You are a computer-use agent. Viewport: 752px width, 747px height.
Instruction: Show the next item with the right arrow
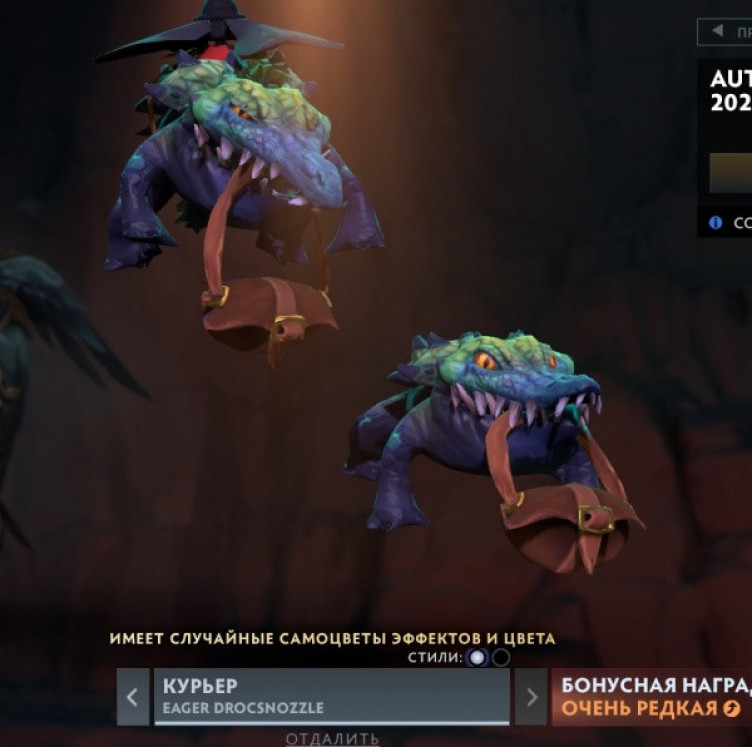(x=531, y=696)
